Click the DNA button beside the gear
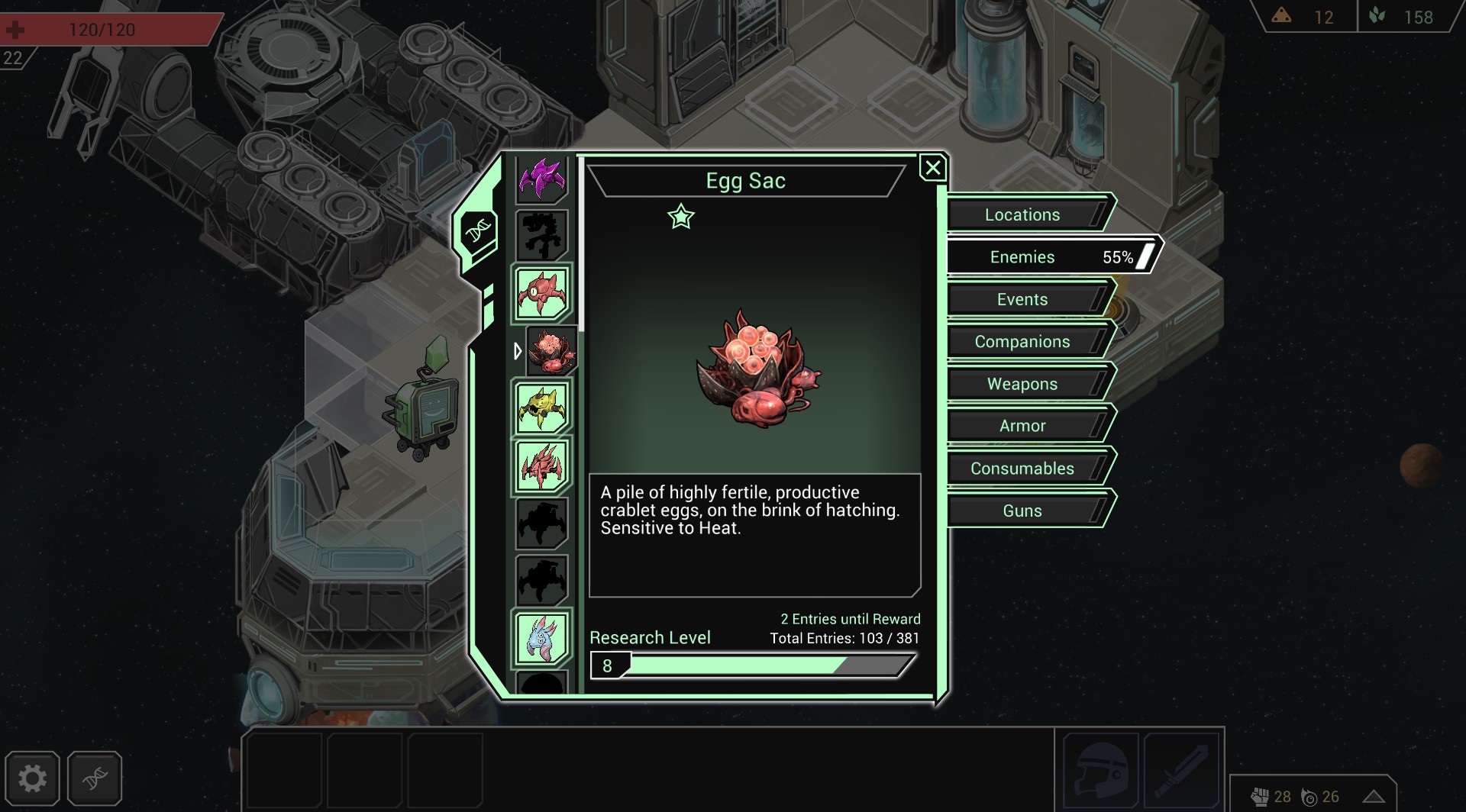The image size is (1466, 812). pos(95,778)
